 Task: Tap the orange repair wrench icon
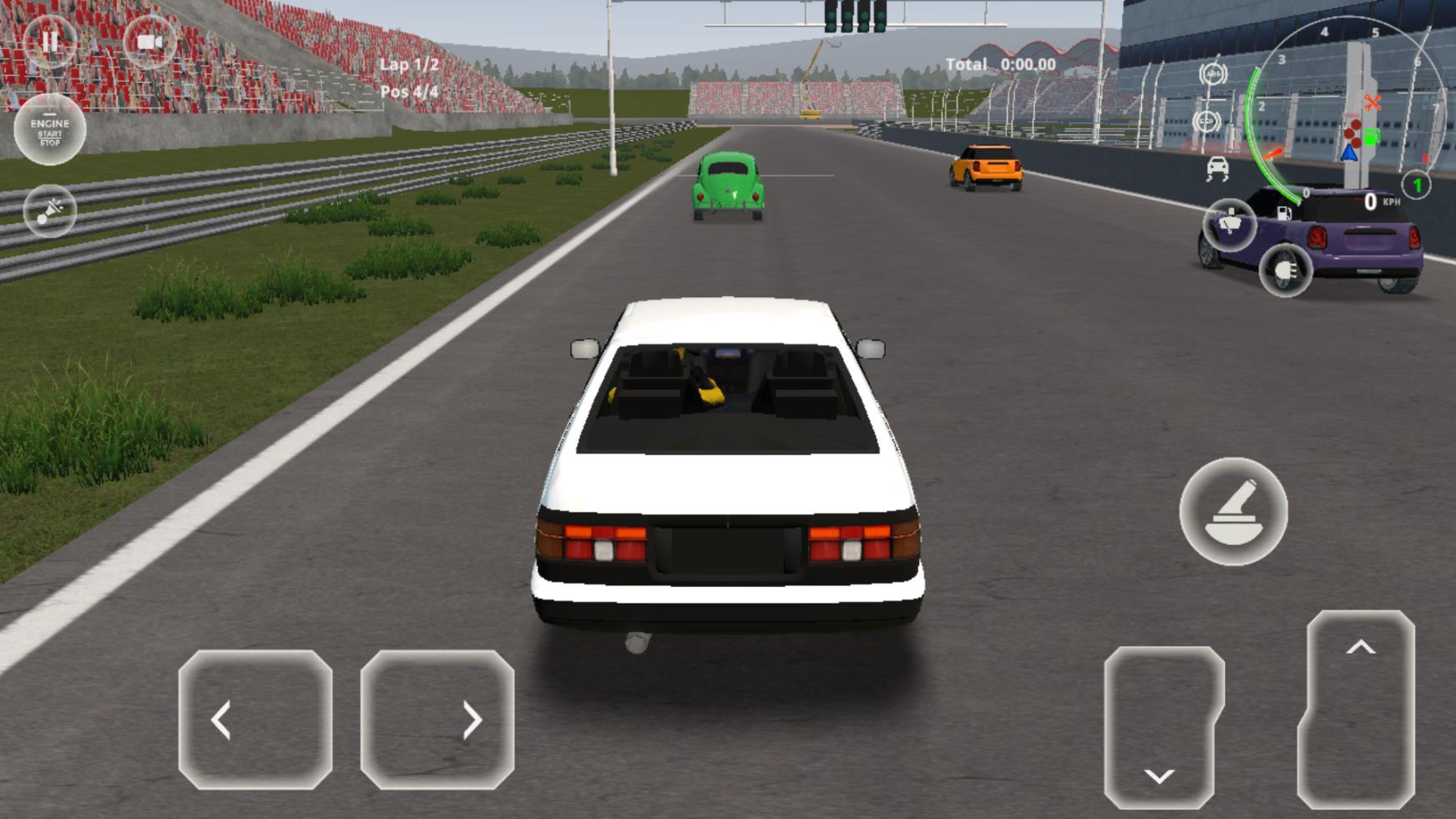tap(1373, 103)
